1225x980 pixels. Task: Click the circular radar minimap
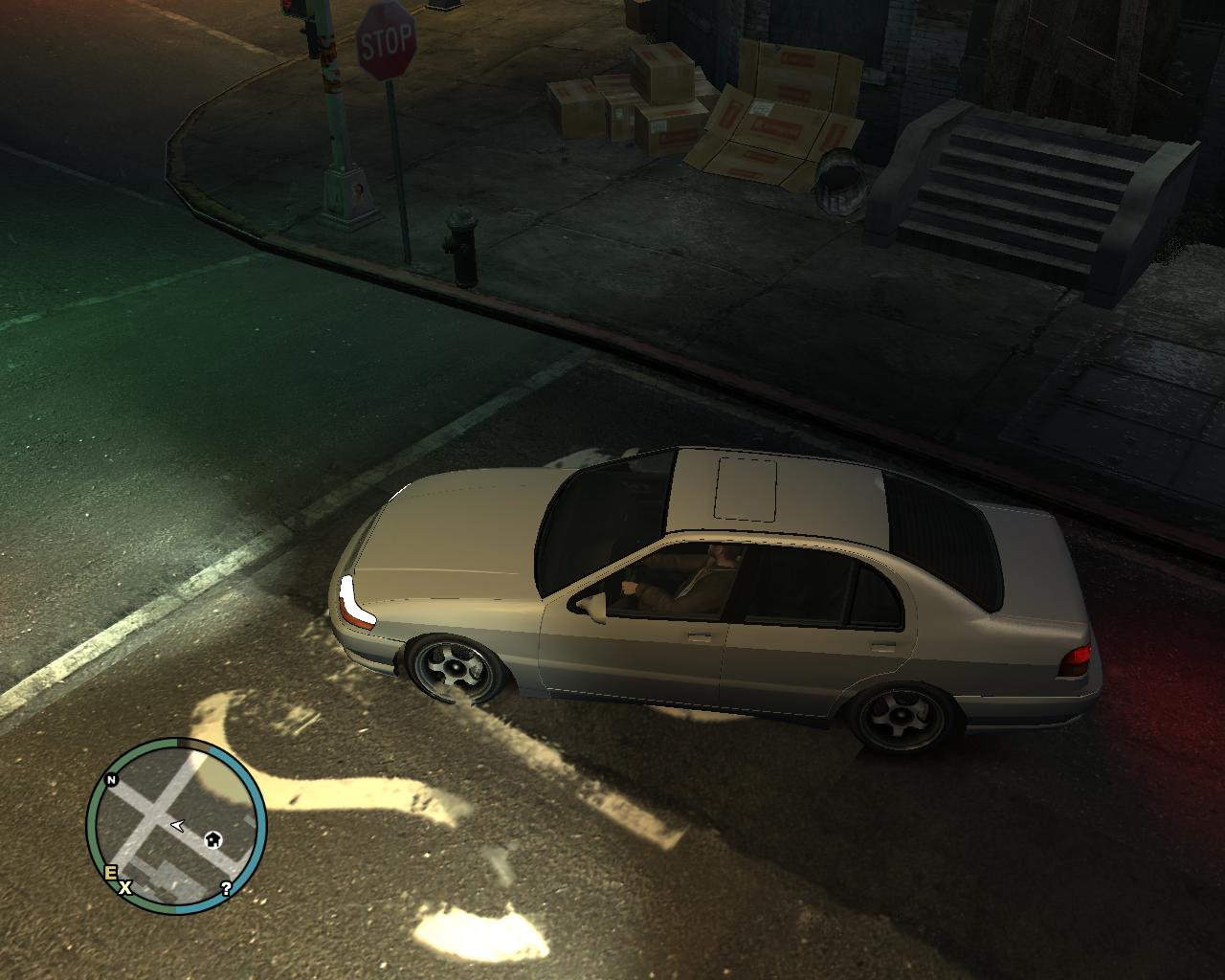click(x=176, y=824)
